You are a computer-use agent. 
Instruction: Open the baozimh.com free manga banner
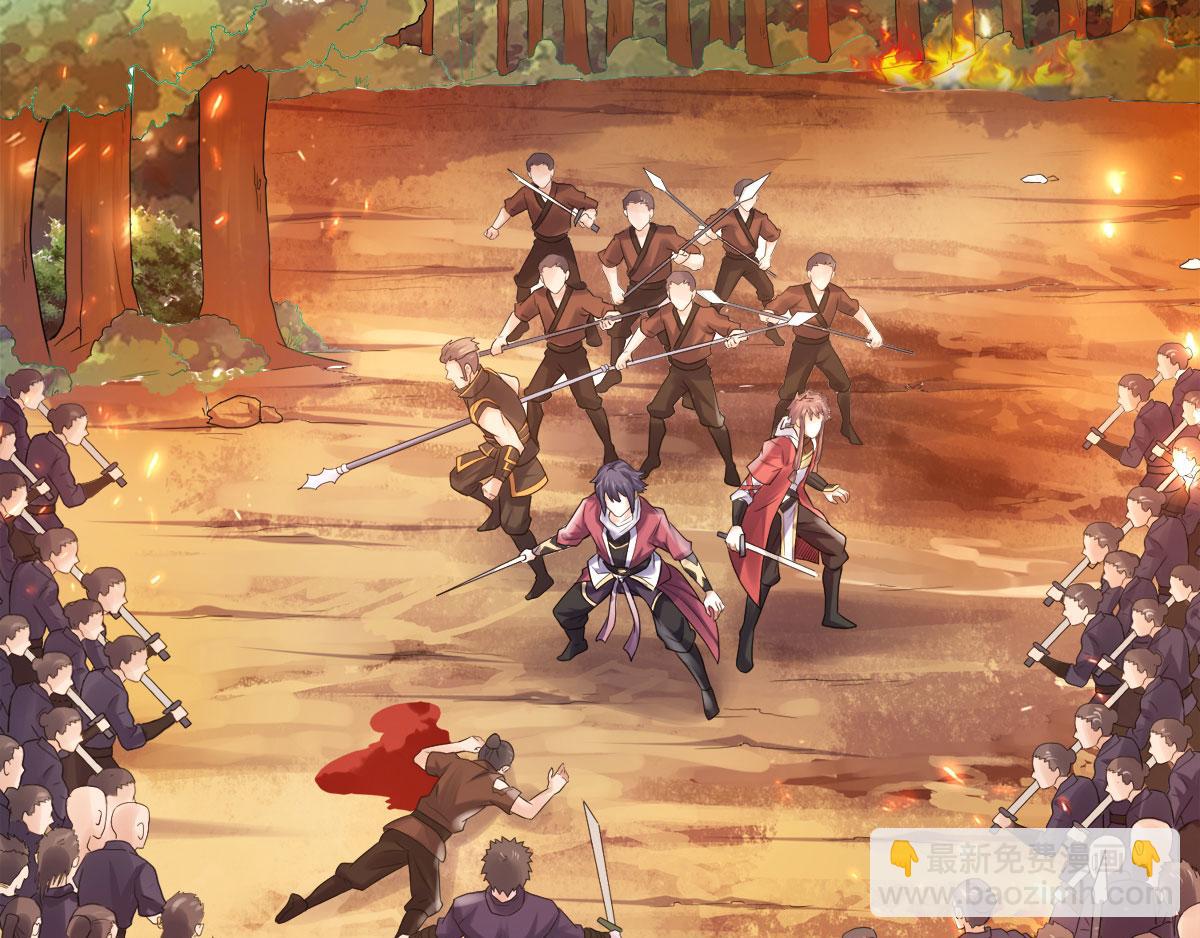point(1024,872)
